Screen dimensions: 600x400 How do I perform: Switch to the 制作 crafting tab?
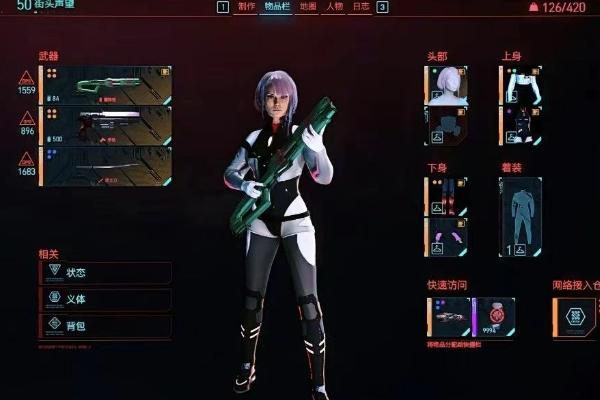246,7
